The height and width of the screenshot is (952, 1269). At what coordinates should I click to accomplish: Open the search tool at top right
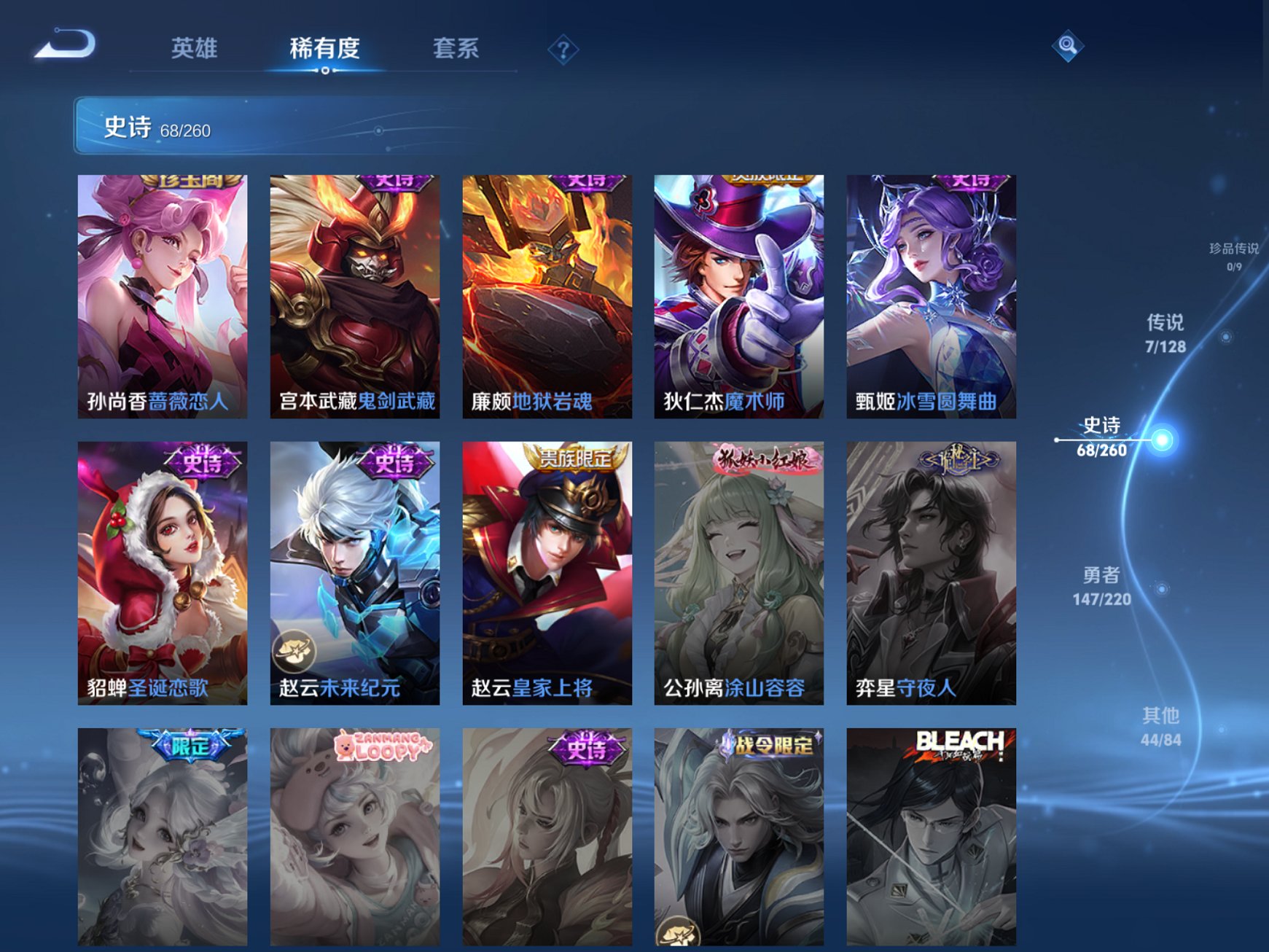click(1066, 46)
